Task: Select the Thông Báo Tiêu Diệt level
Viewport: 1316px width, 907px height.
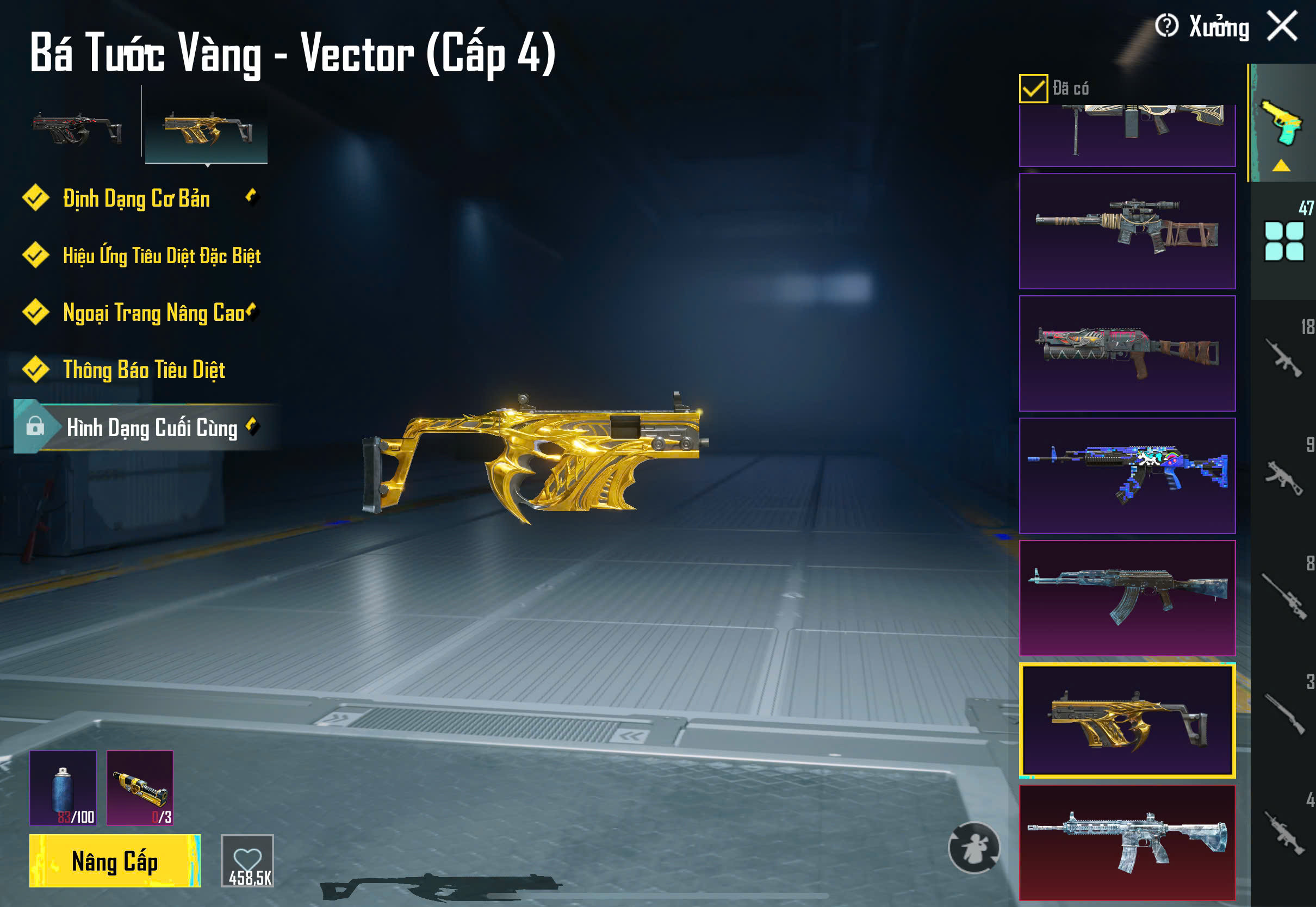Action: (144, 370)
